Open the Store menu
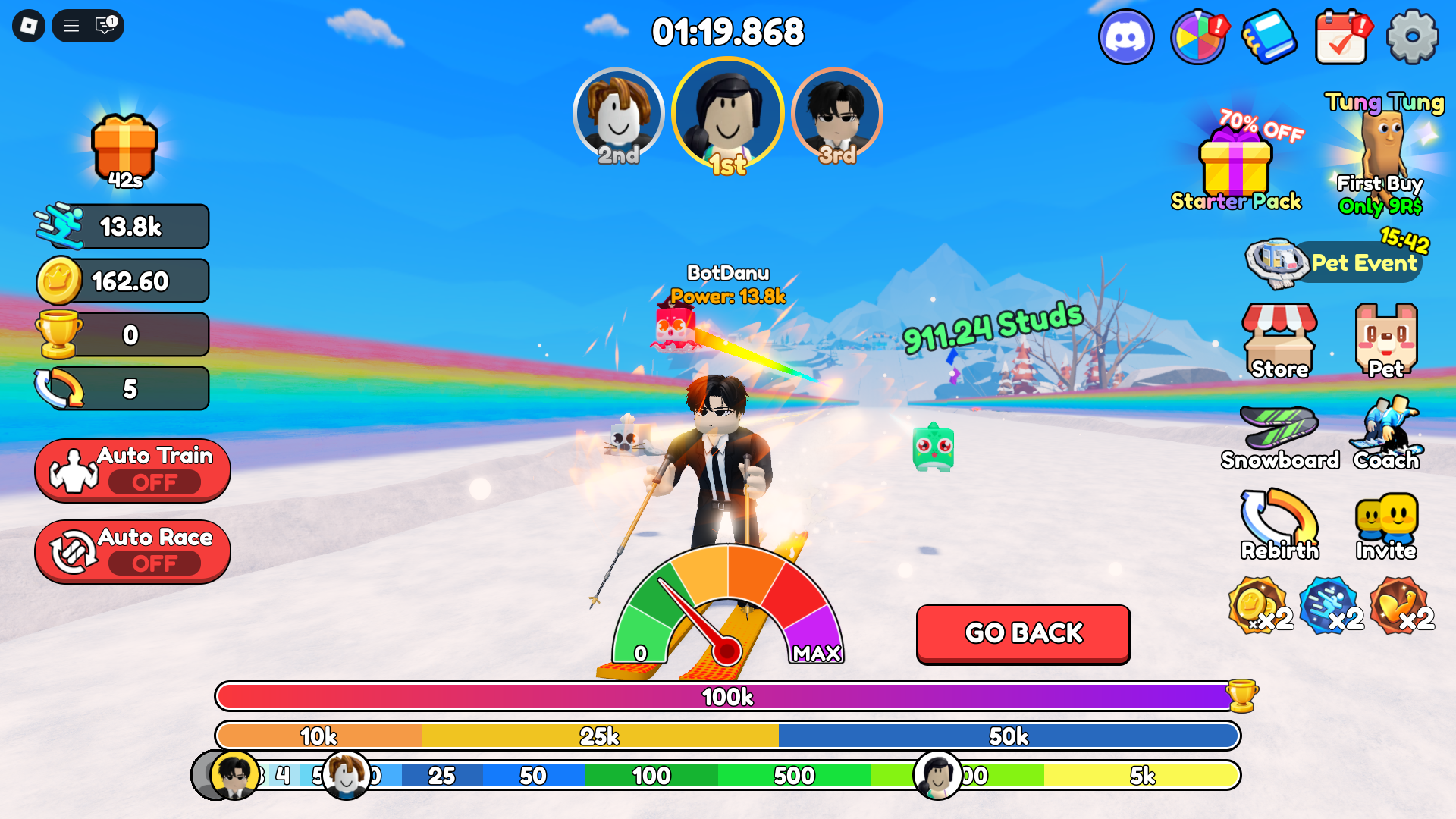 pos(1279,340)
